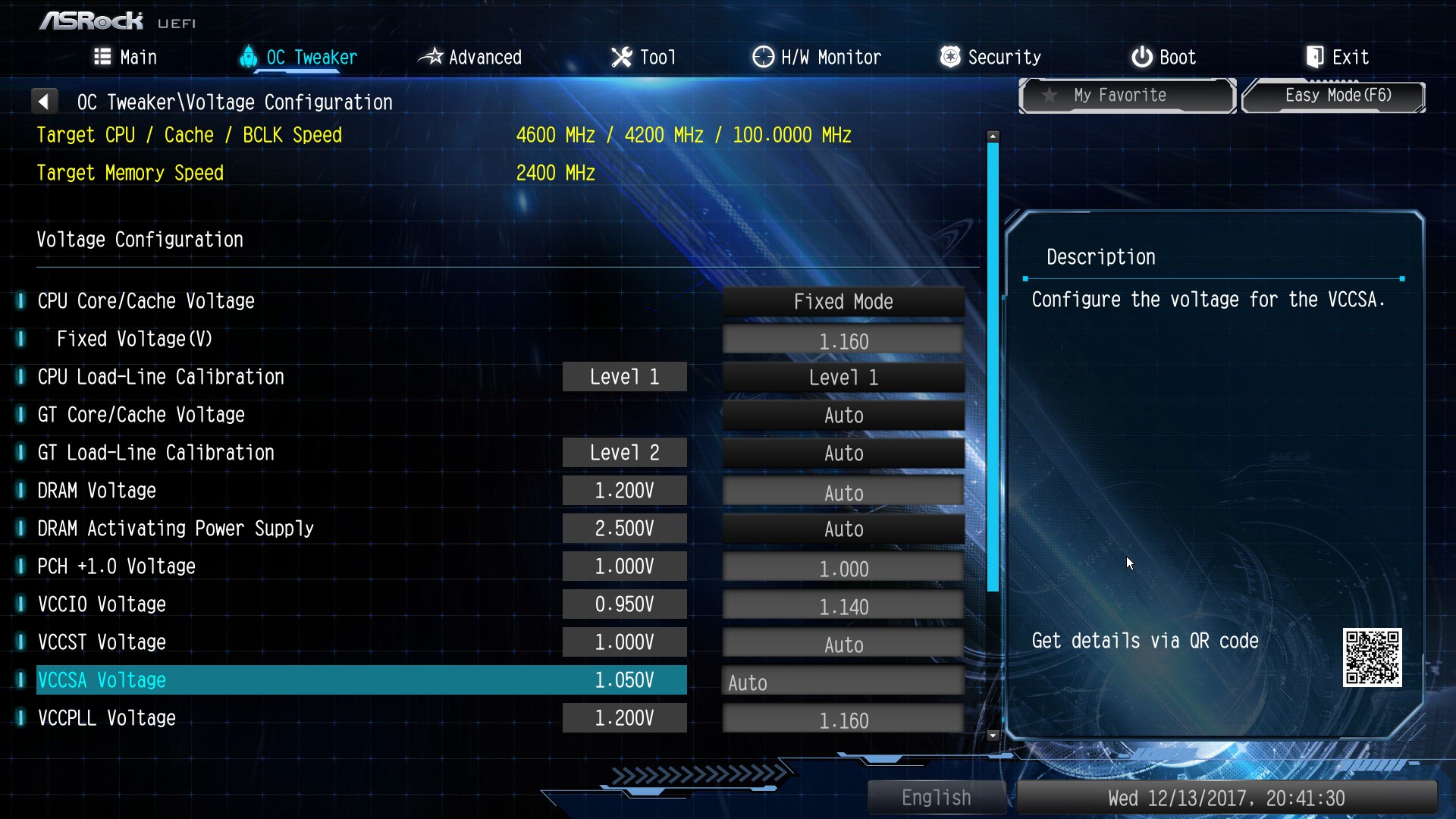Open CPU Core/Cache Voltage mode dropdown
The height and width of the screenshot is (819, 1456).
(x=843, y=302)
